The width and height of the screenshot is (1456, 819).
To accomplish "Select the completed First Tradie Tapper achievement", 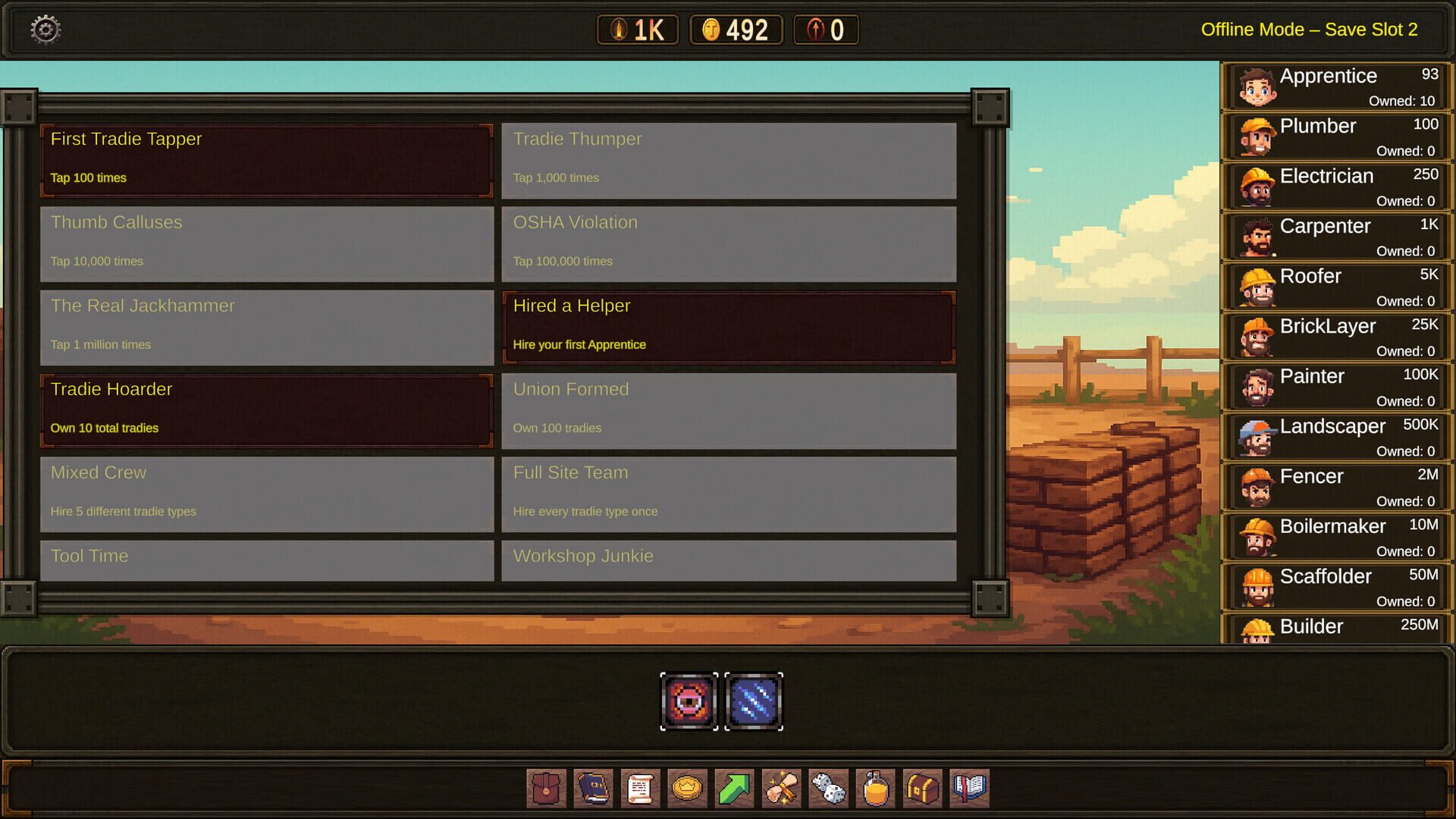I will [x=266, y=159].
